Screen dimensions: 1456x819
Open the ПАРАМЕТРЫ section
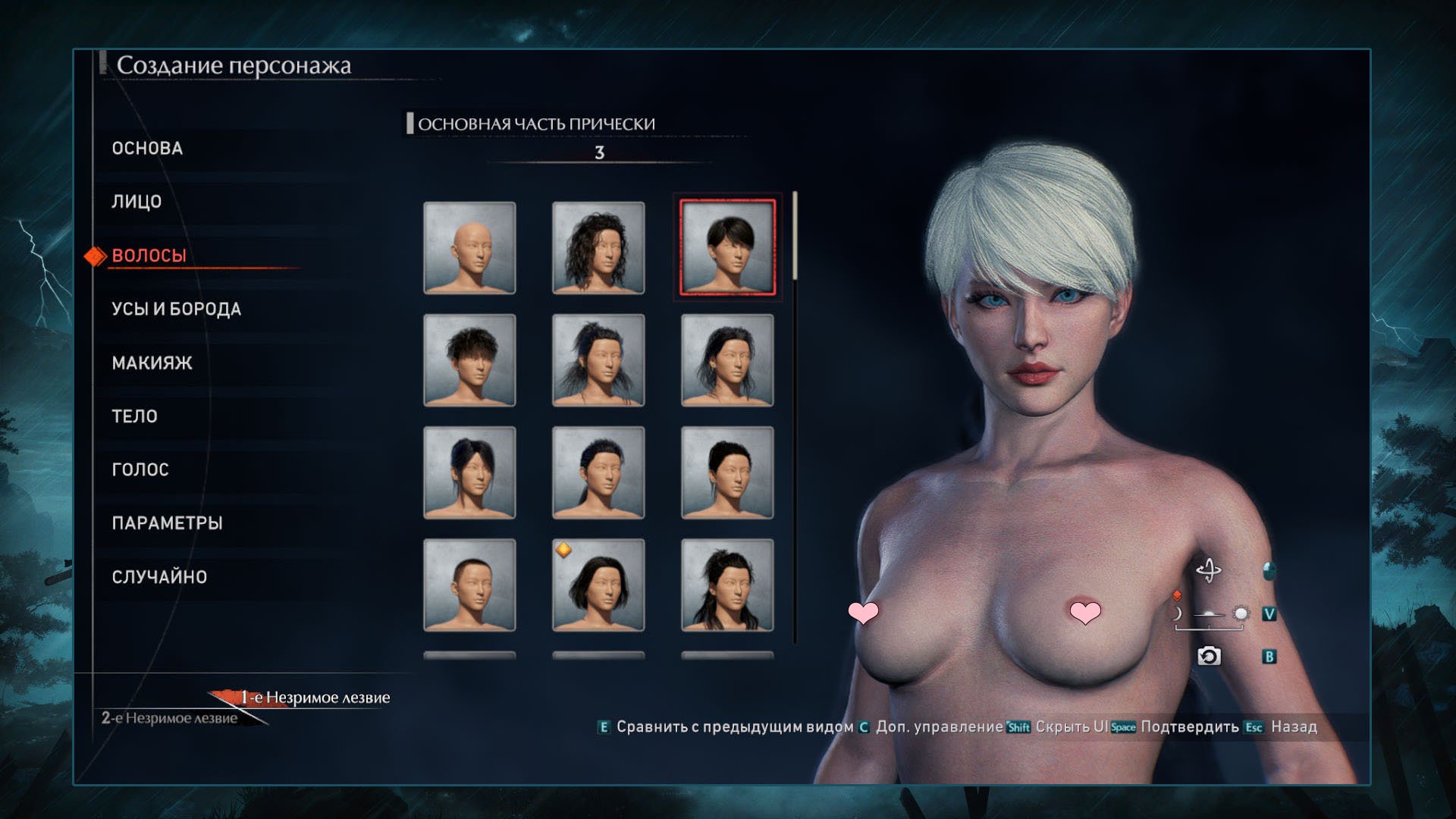point(167,523)
